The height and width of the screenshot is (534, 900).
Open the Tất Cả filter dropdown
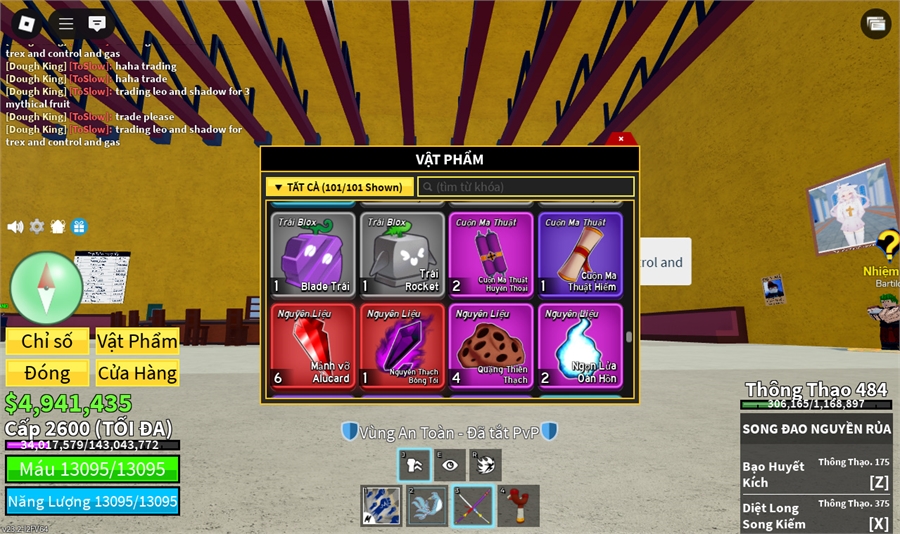pyautogui.click(x=340, y=187)
